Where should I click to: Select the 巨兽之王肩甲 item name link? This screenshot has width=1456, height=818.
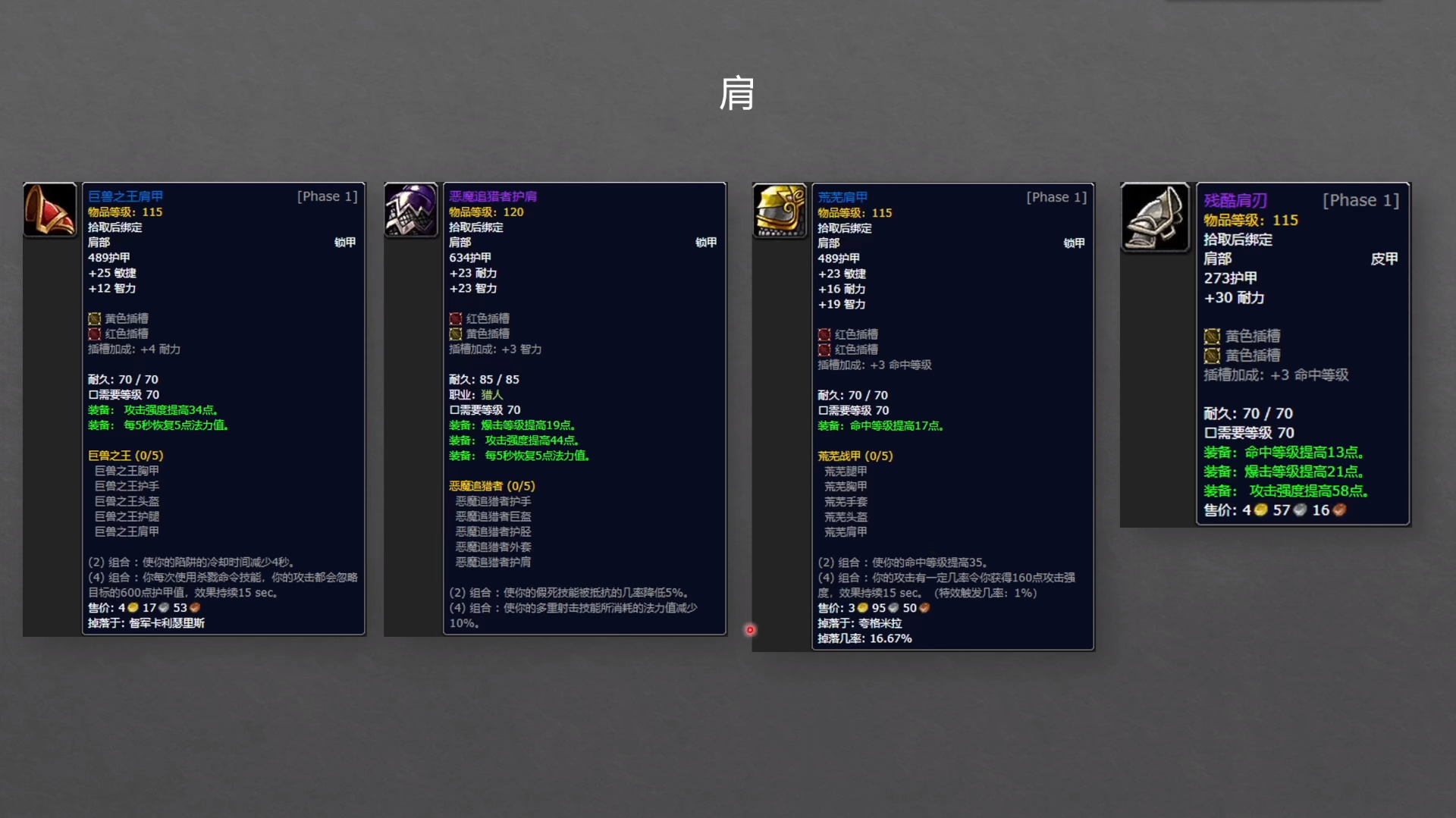coord(127,196)
